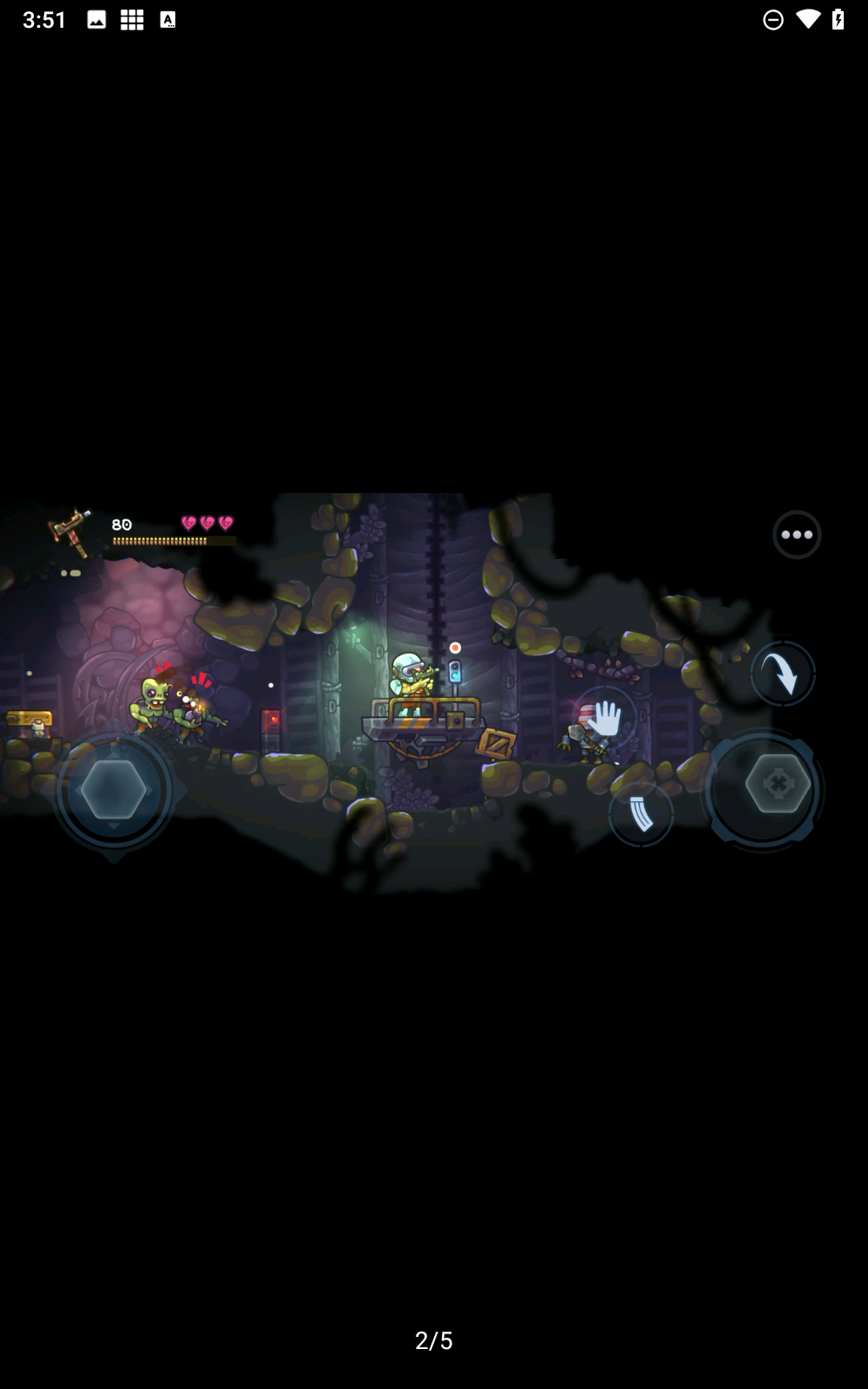This screenshot has width=868, height=1389.
Task: Tap the curved arrow jump button
Action: pos(782,674)
